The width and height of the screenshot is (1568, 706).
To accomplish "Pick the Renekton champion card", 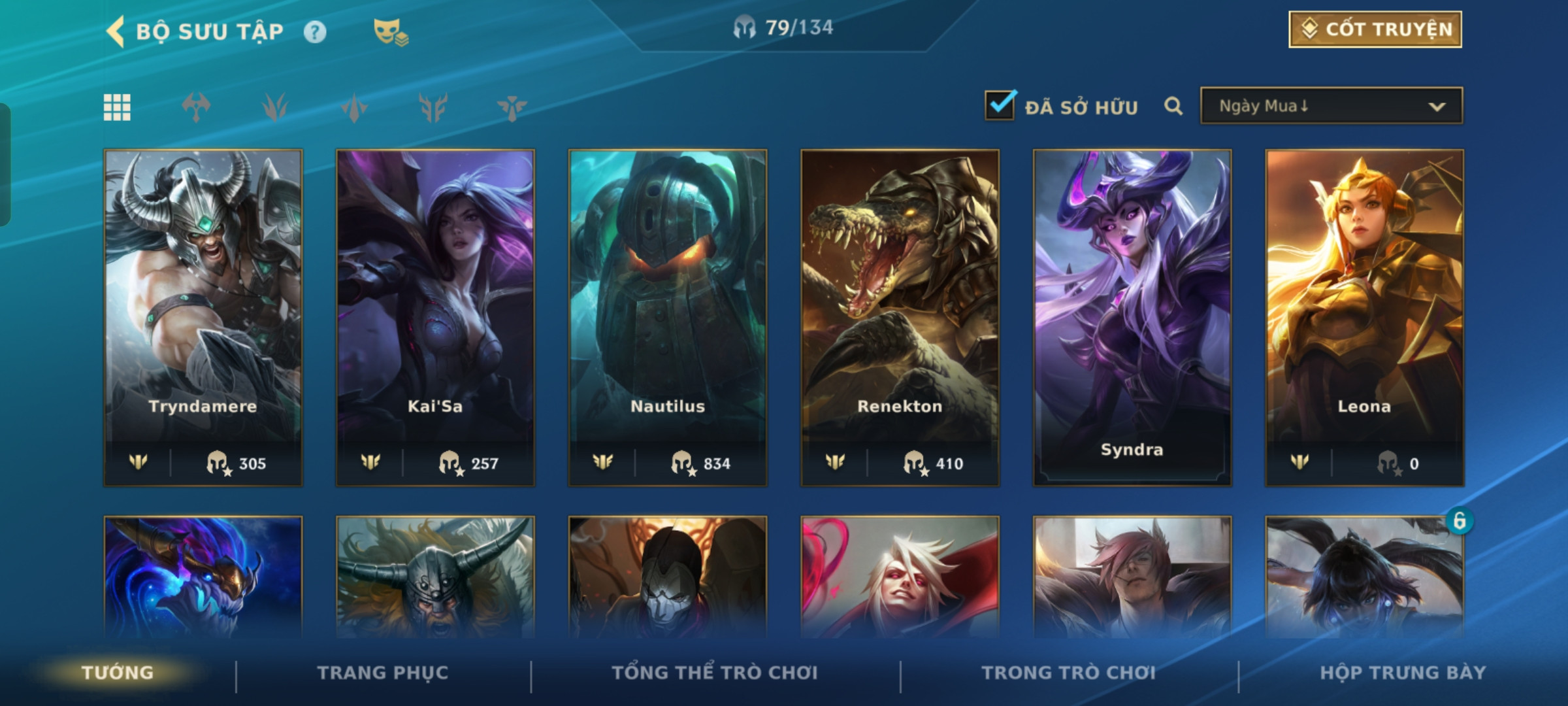I will [x=900, y=317].
